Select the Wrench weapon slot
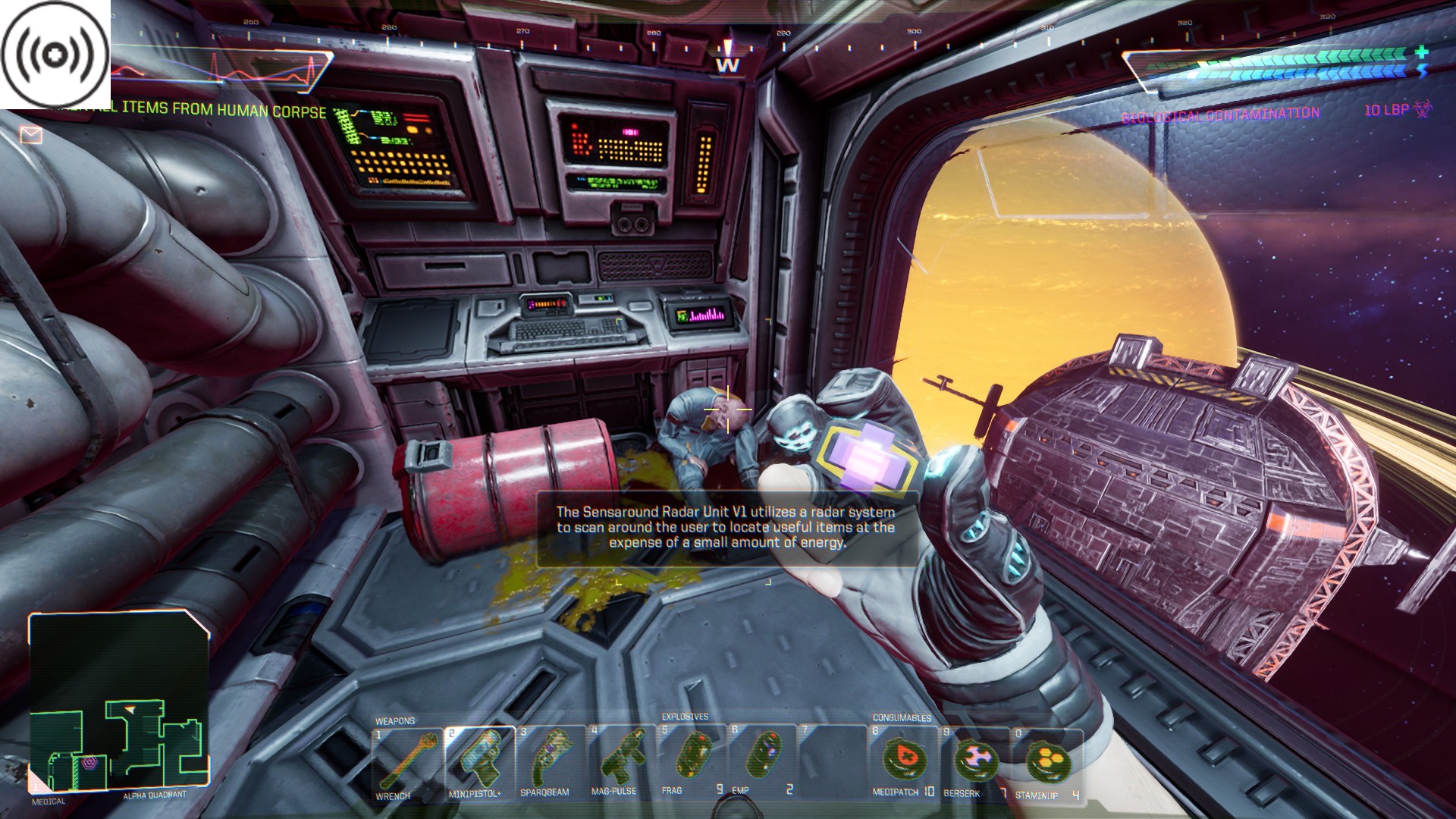 click(x=406, y=762)
